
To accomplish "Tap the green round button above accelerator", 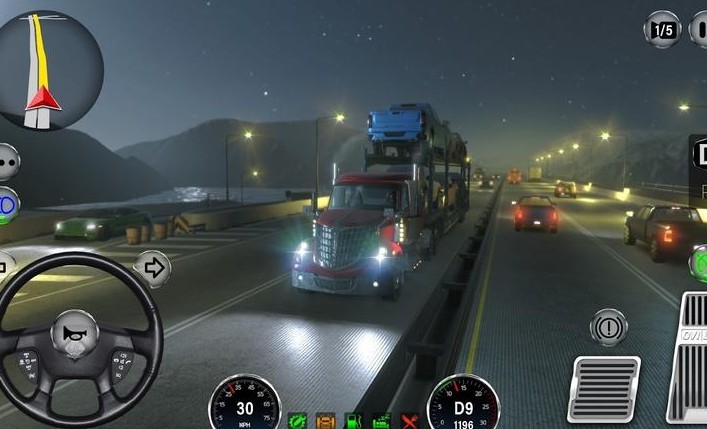I will (699, 262).
